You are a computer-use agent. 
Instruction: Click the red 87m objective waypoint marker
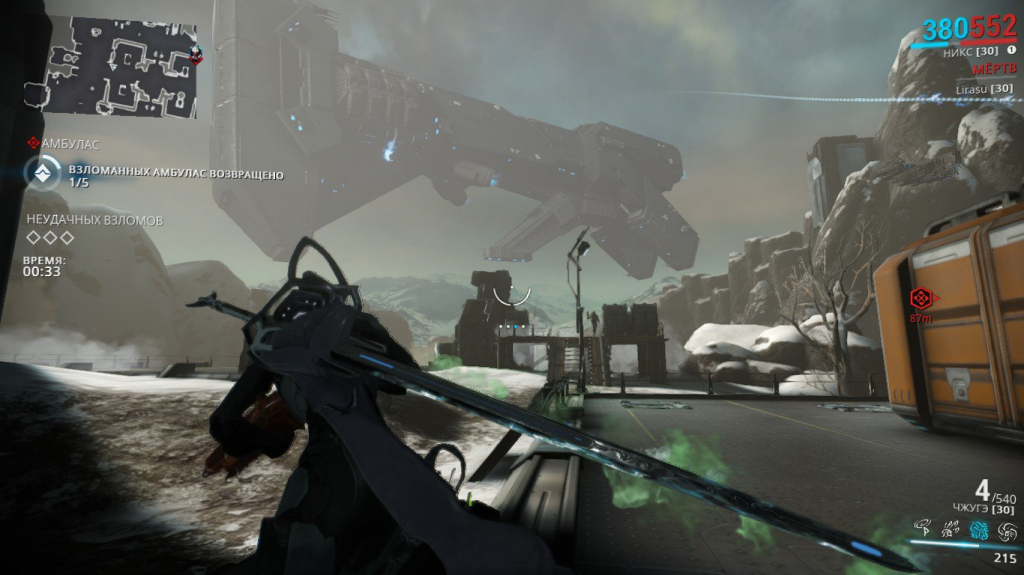920,297
